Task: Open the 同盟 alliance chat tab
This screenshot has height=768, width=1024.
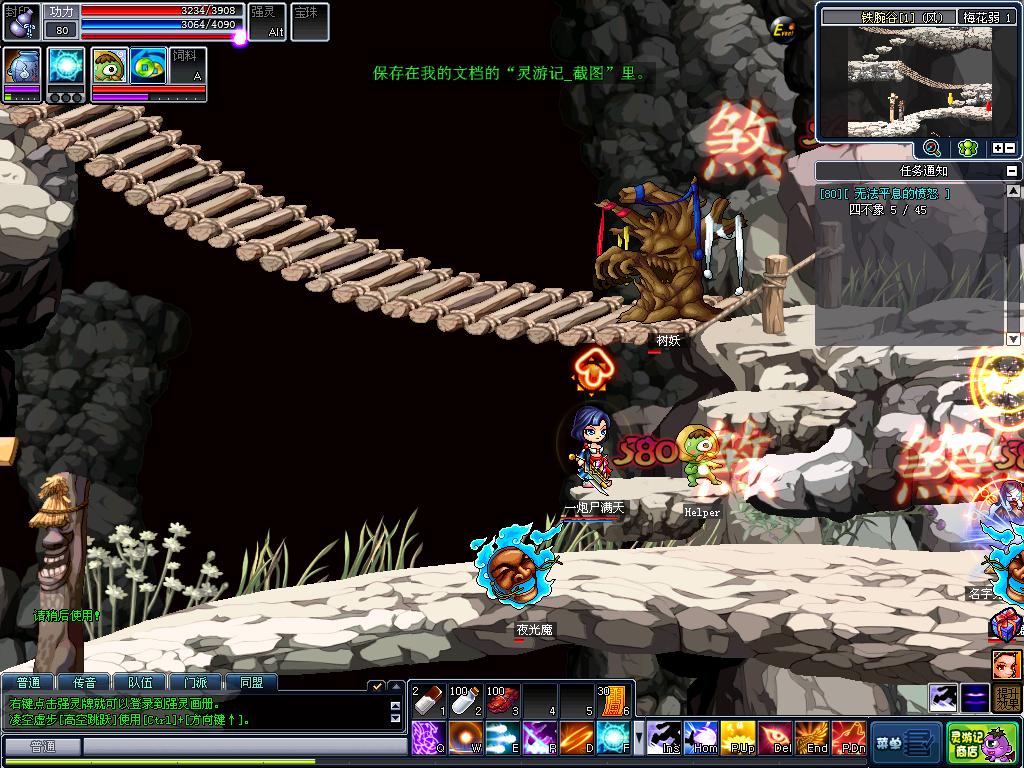Action: [x=251, y=683]
